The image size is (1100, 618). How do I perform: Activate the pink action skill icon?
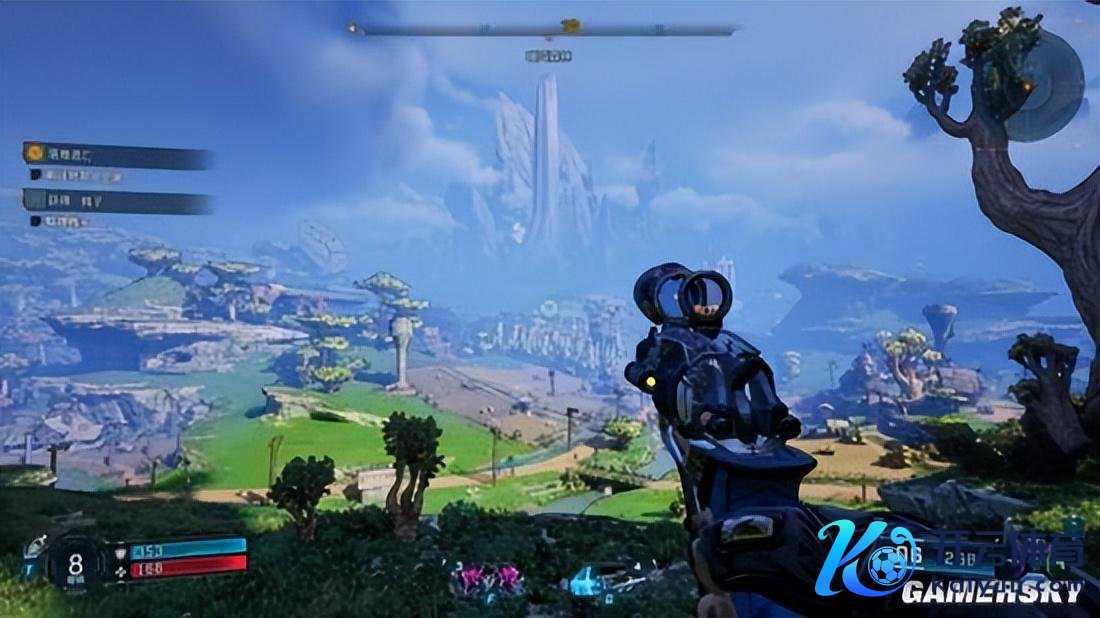486,579
